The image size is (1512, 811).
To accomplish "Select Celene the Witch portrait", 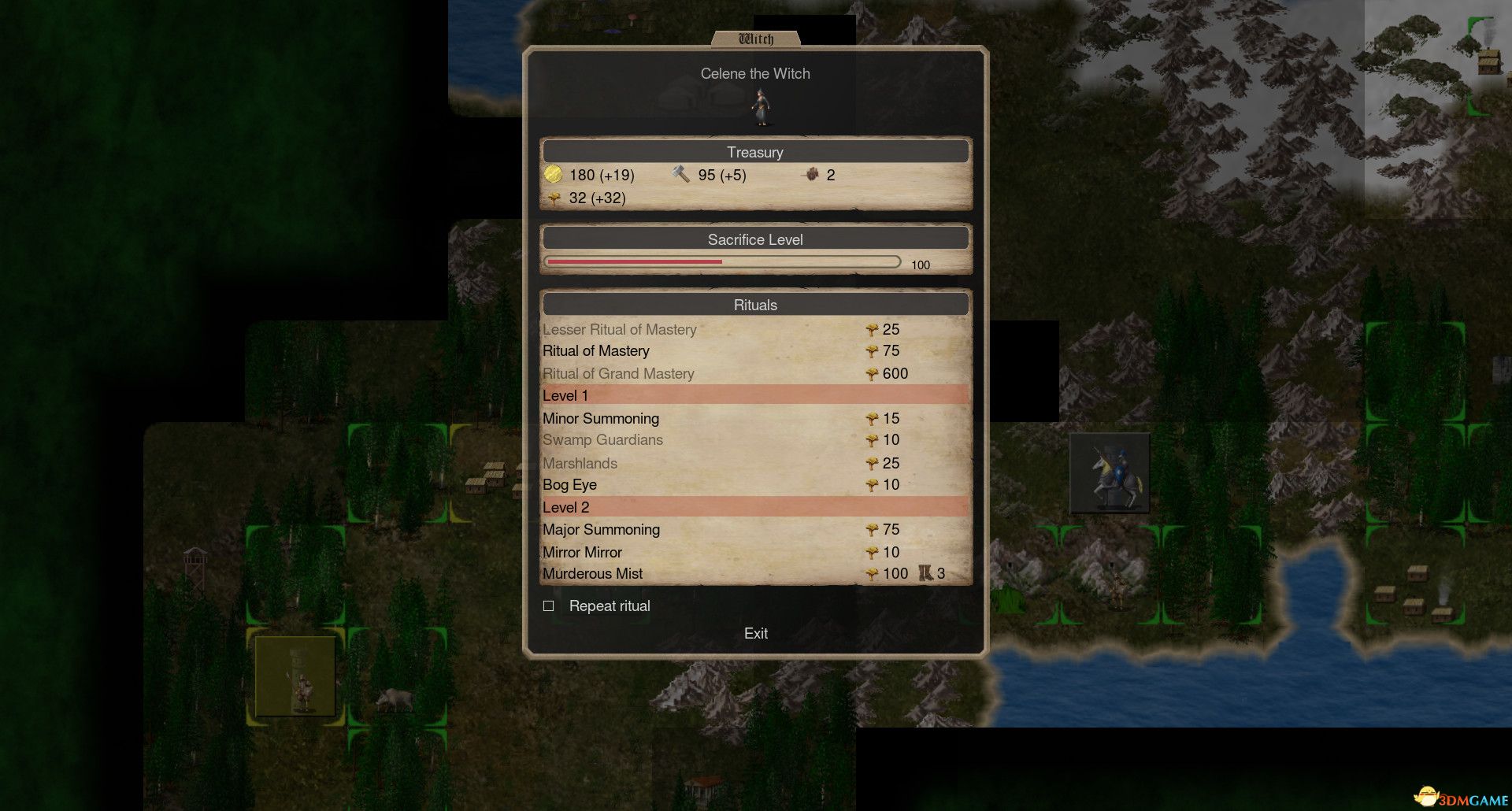I will tap(760, 106).
